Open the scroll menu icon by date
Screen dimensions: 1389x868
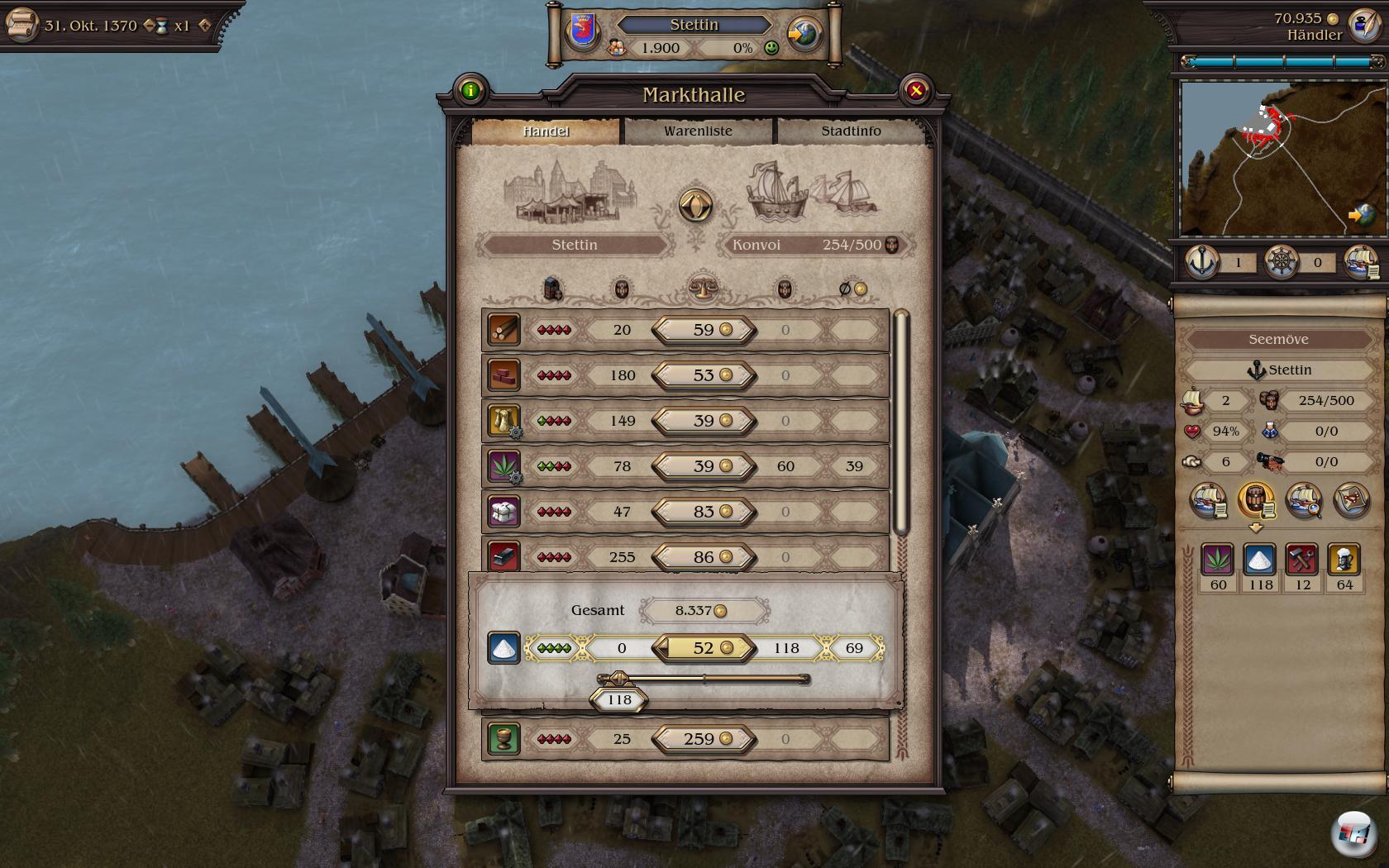(x=21, y=25)
